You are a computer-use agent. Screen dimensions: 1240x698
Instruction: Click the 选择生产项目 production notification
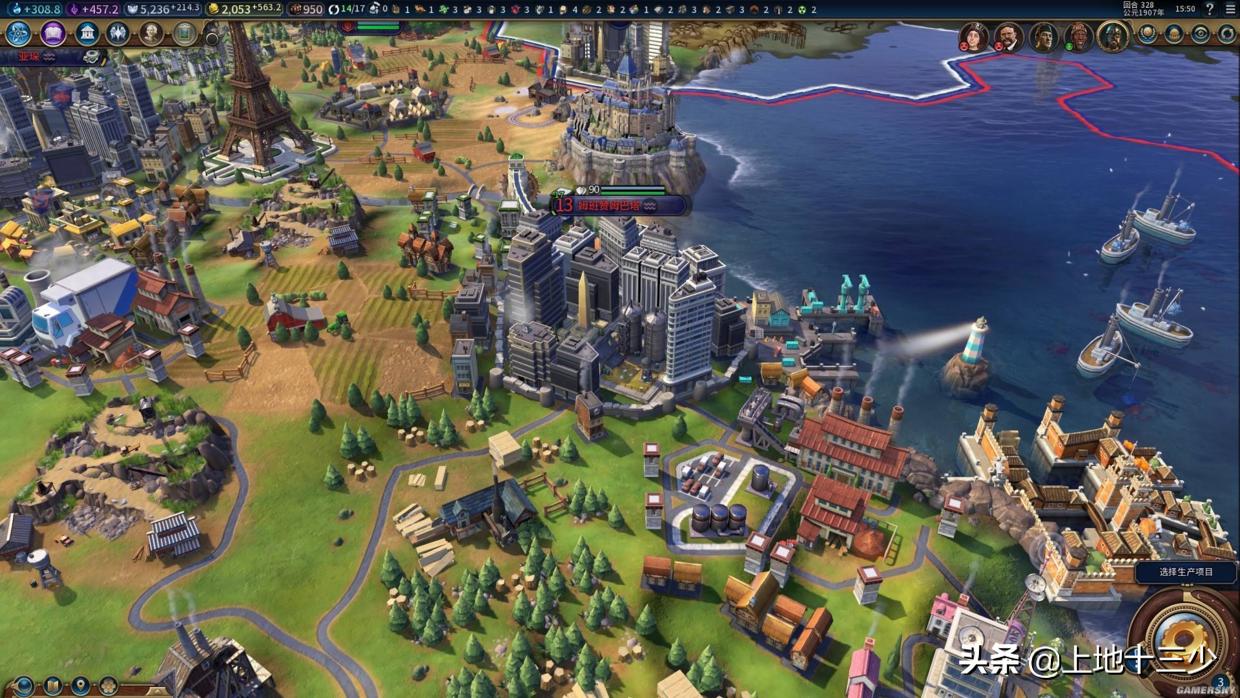coord(1186,572)
